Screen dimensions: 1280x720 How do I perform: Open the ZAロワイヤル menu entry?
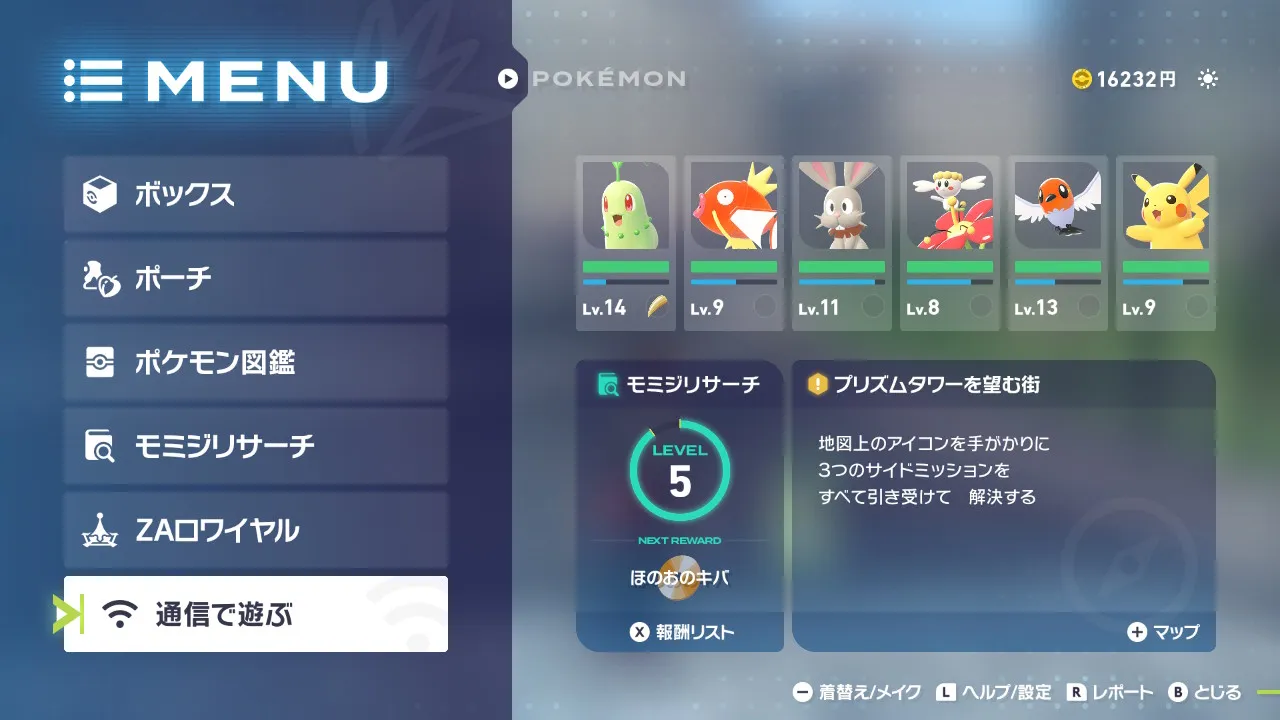click(x=256, y=530)
